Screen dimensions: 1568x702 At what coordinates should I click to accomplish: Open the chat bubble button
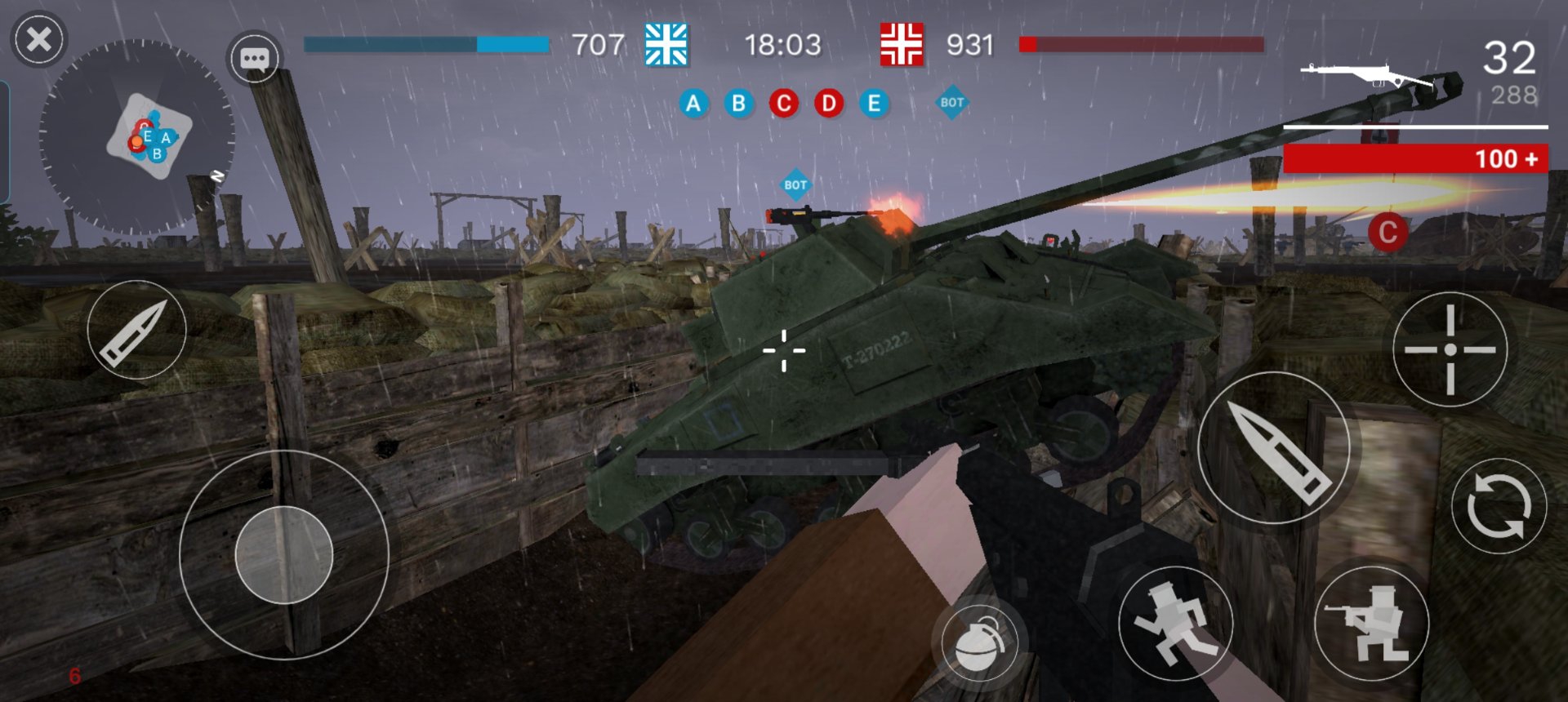[254, 58]
